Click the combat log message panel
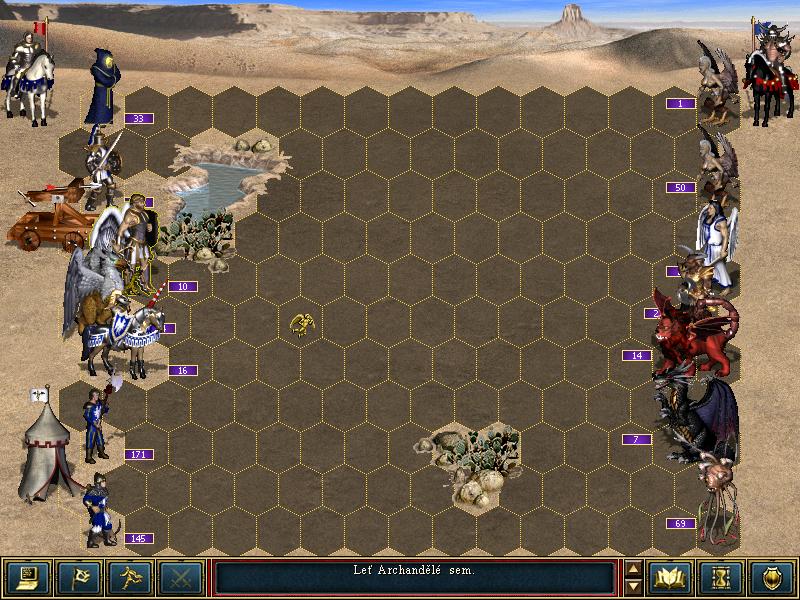The height and width of the screenshot is (600, 800). click(x=414, y=577)
